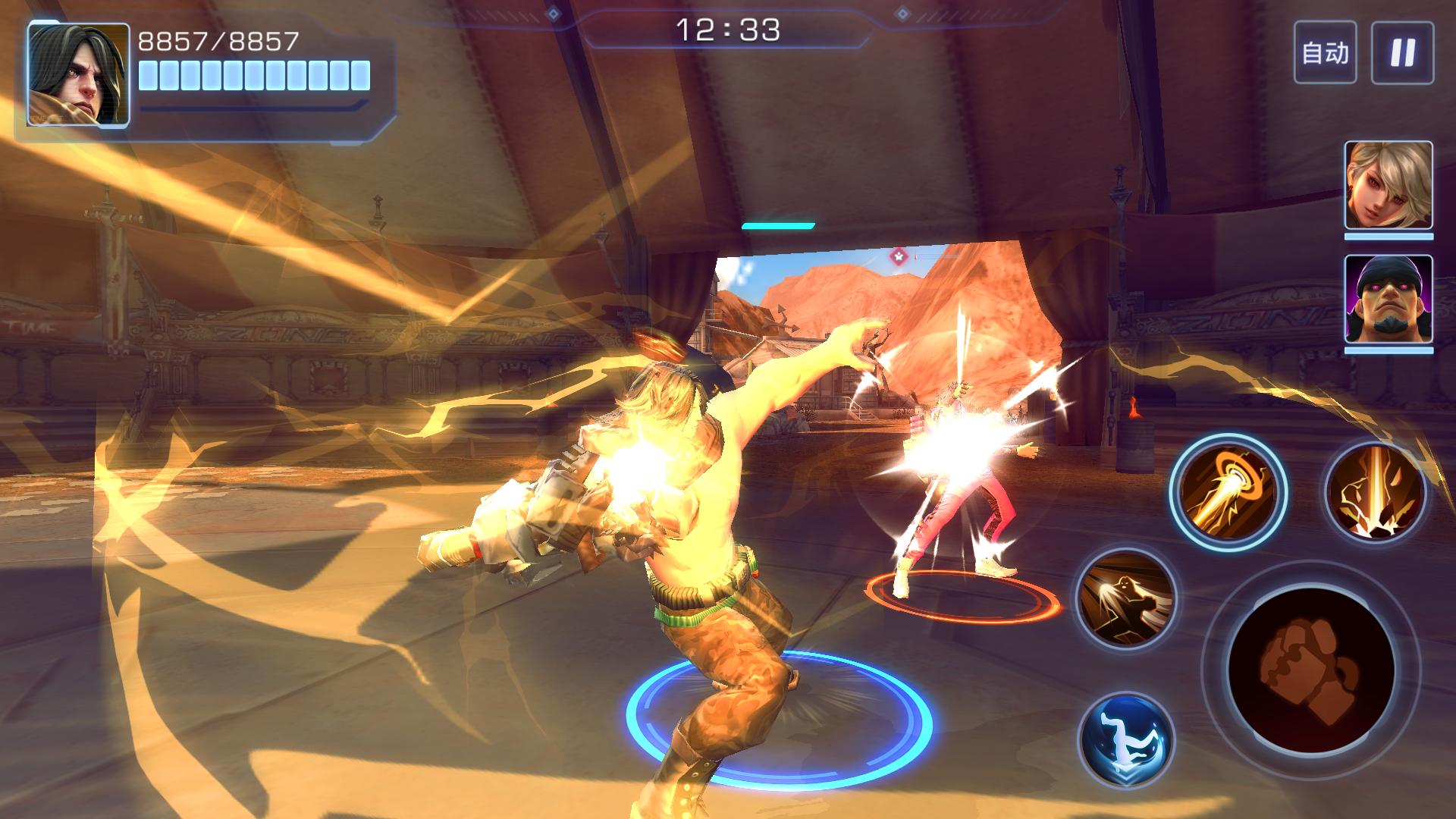Screen dimensions: 1456x819
Task: Activate the energy beam blast skill
Action: tap(1227, 491)
